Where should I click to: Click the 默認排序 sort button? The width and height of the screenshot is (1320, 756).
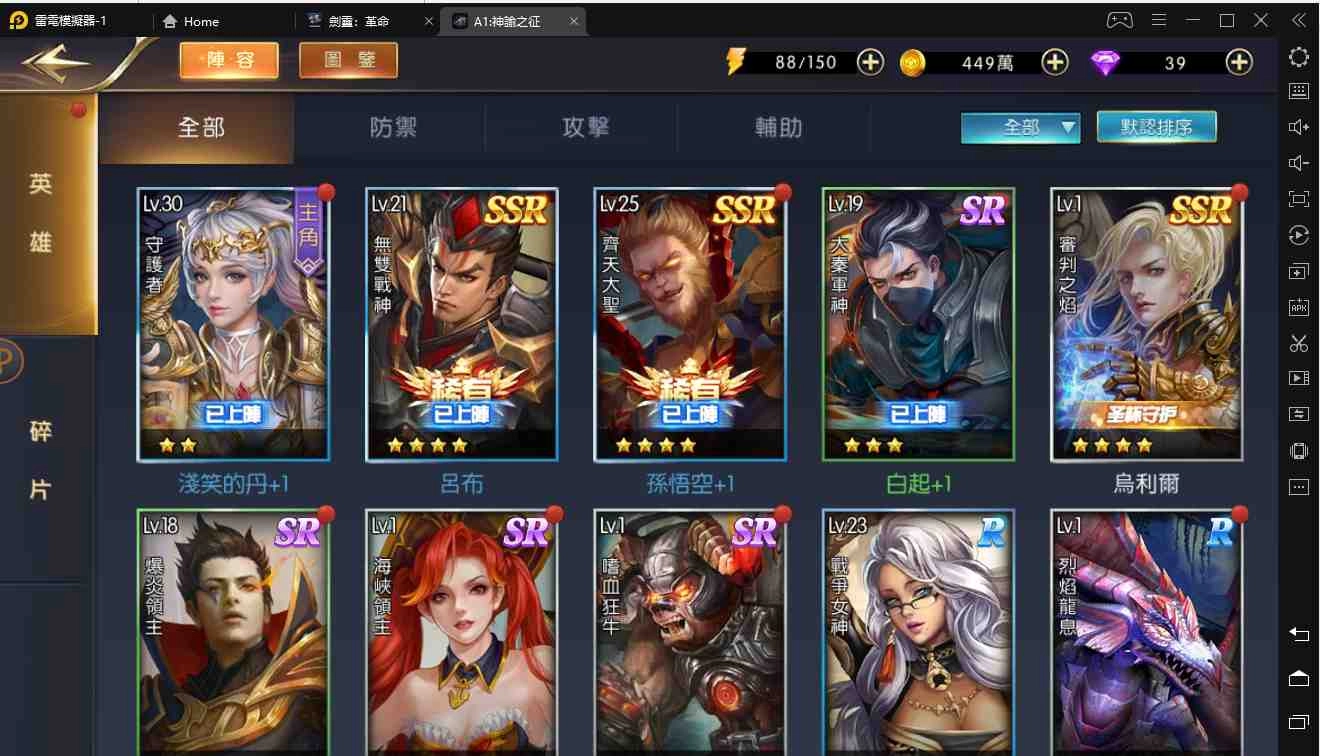pyautogui.click(x=1156, y=128)
